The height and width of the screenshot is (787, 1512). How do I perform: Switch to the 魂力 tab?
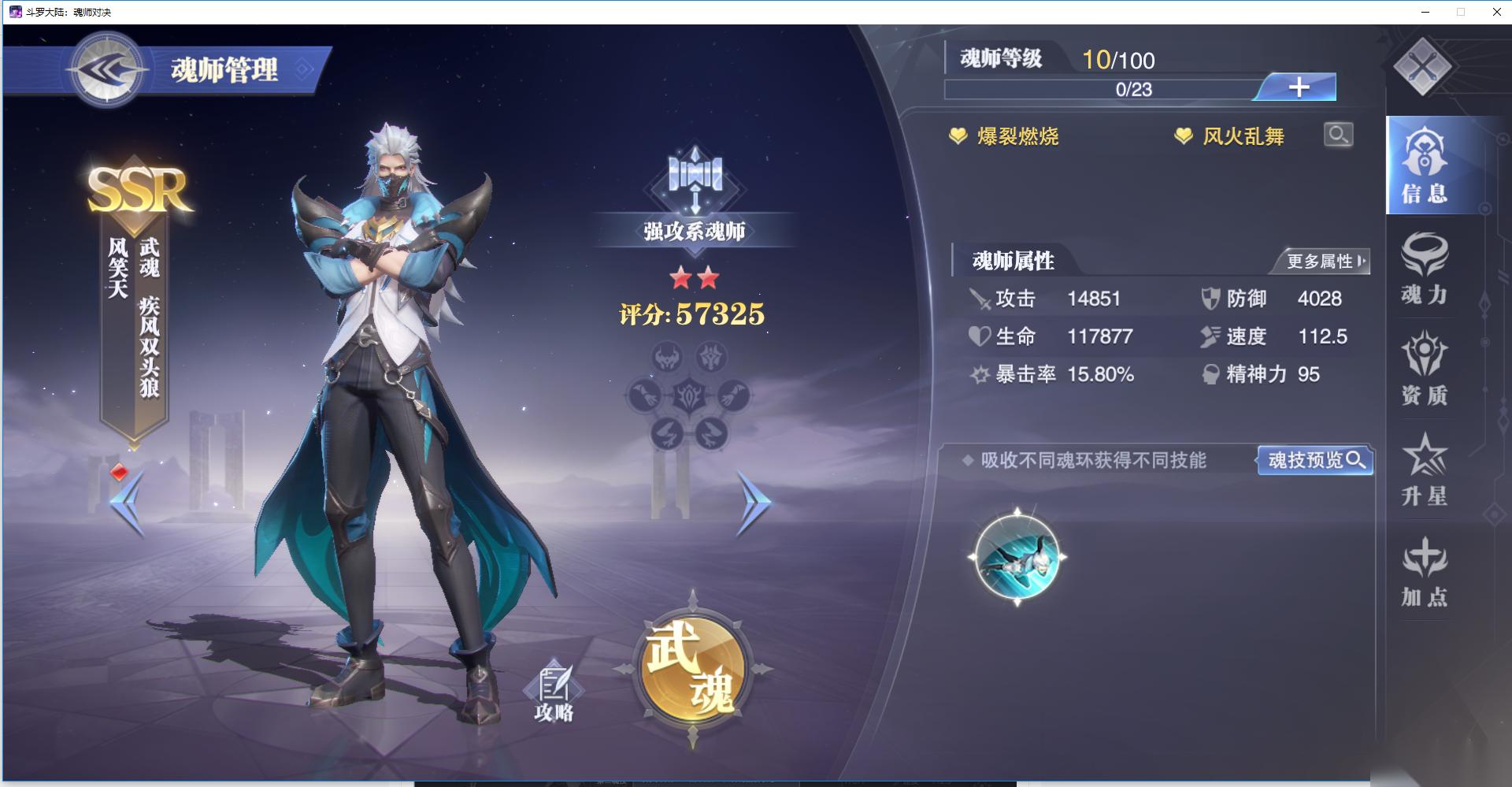[1424, 269]
